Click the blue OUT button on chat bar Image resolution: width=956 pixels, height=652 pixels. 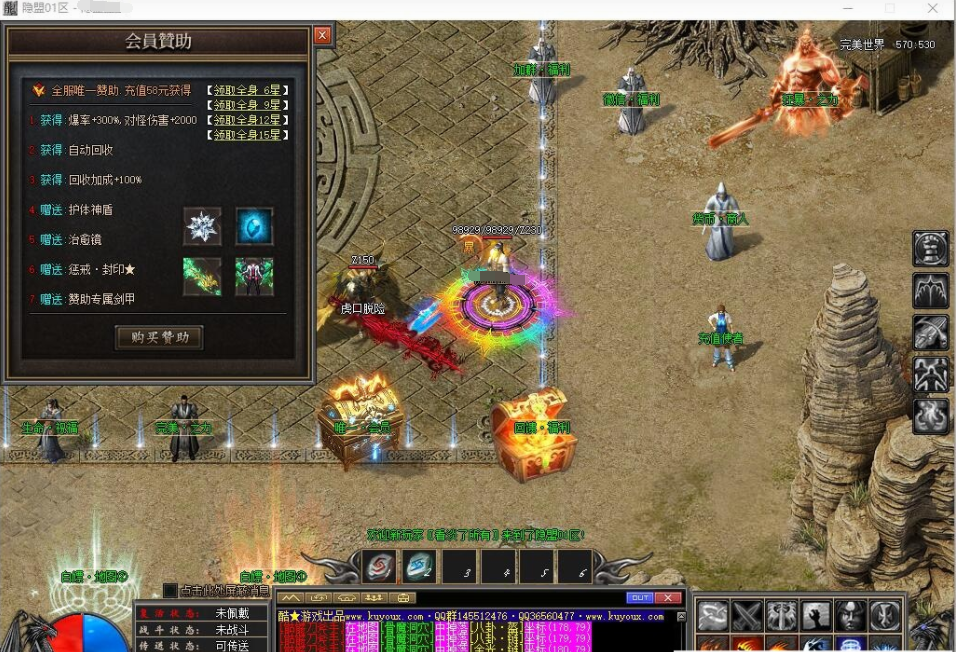coord(639,598)
